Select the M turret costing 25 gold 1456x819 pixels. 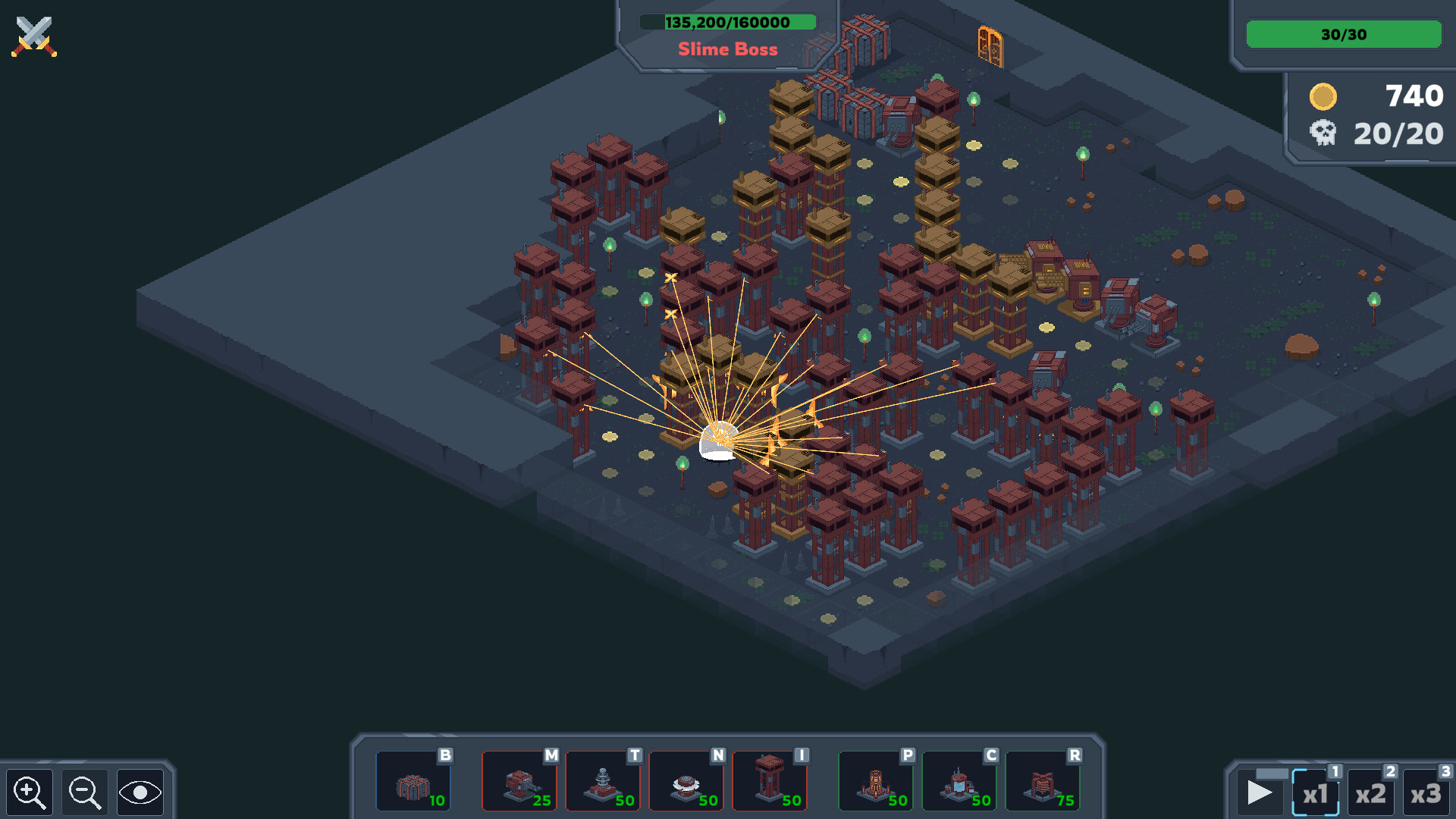click(520, 781)
